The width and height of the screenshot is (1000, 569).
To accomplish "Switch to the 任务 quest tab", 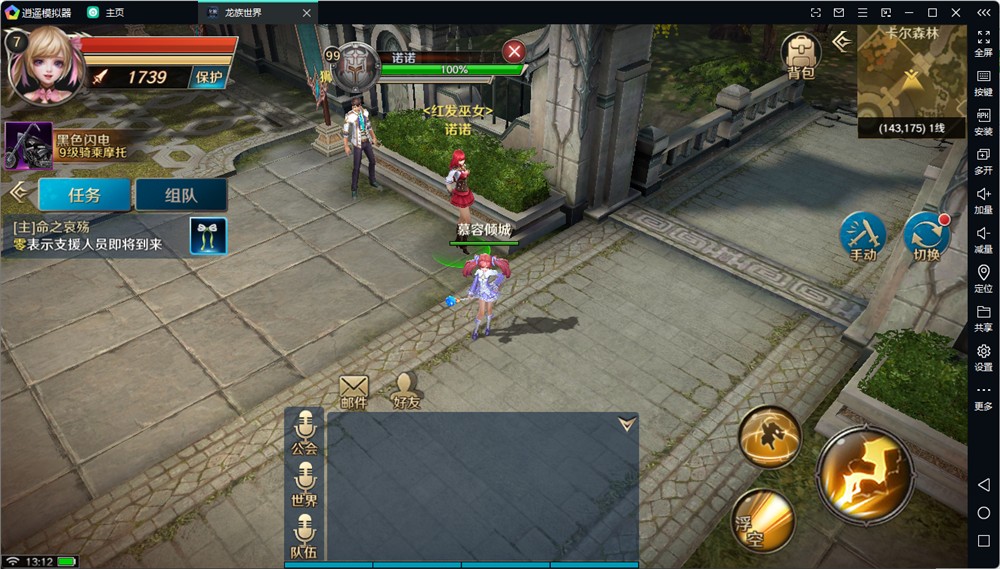I will click(x=85, y=195).
